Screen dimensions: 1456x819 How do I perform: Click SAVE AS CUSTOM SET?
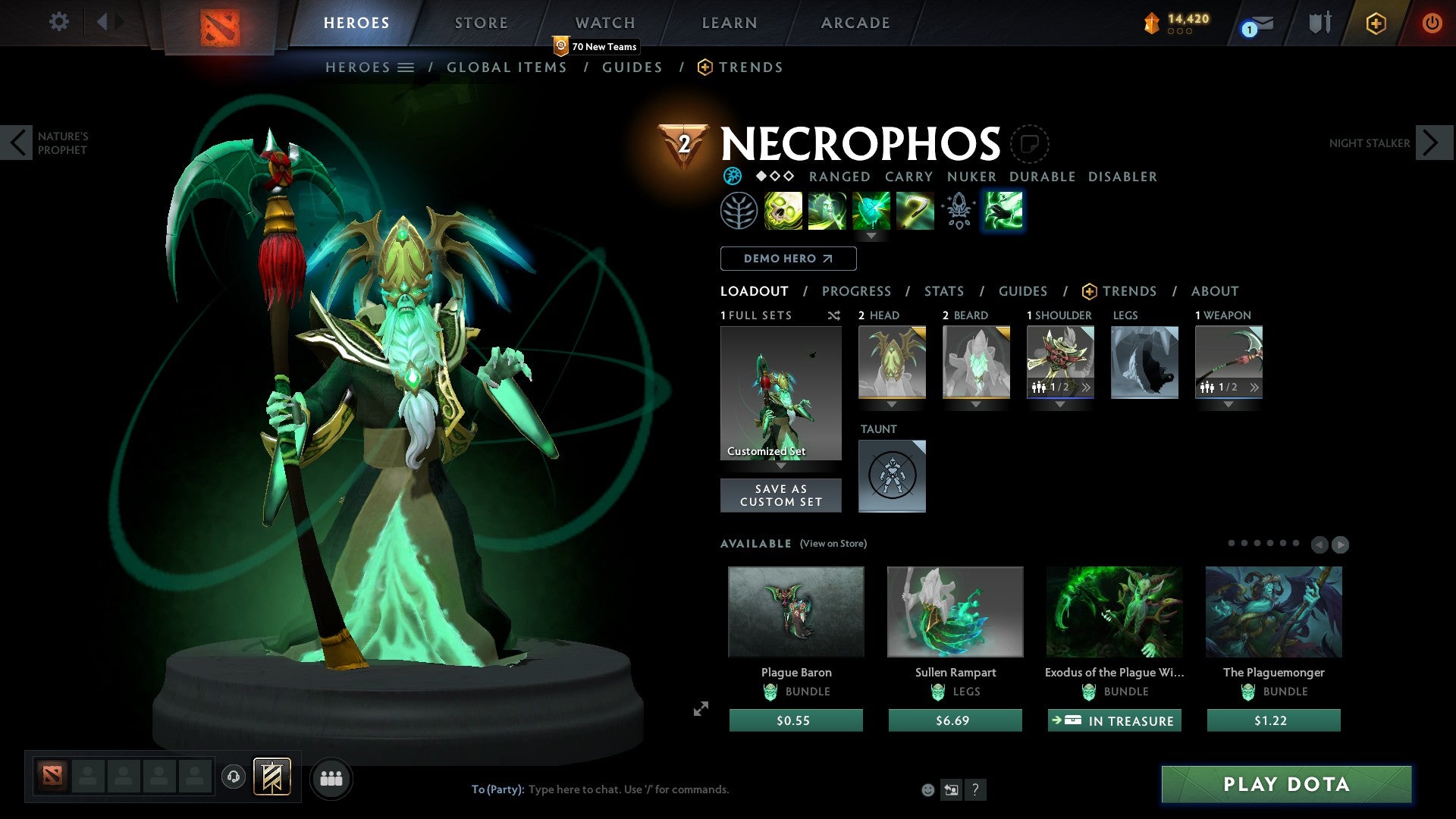tap(780, 495)
